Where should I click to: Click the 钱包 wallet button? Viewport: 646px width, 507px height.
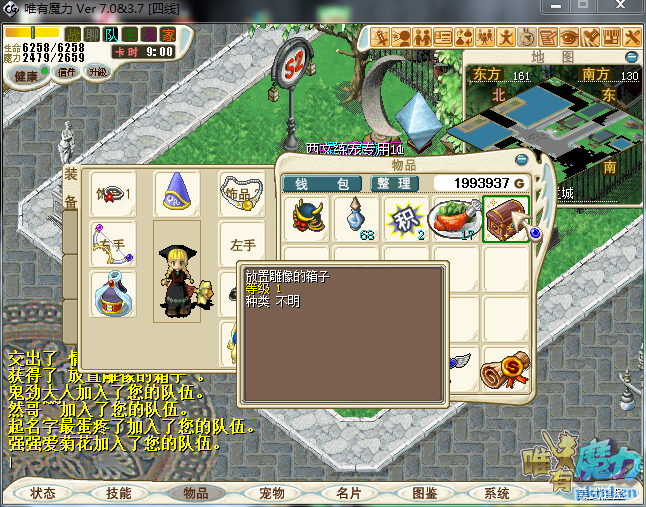coord(321,184)
